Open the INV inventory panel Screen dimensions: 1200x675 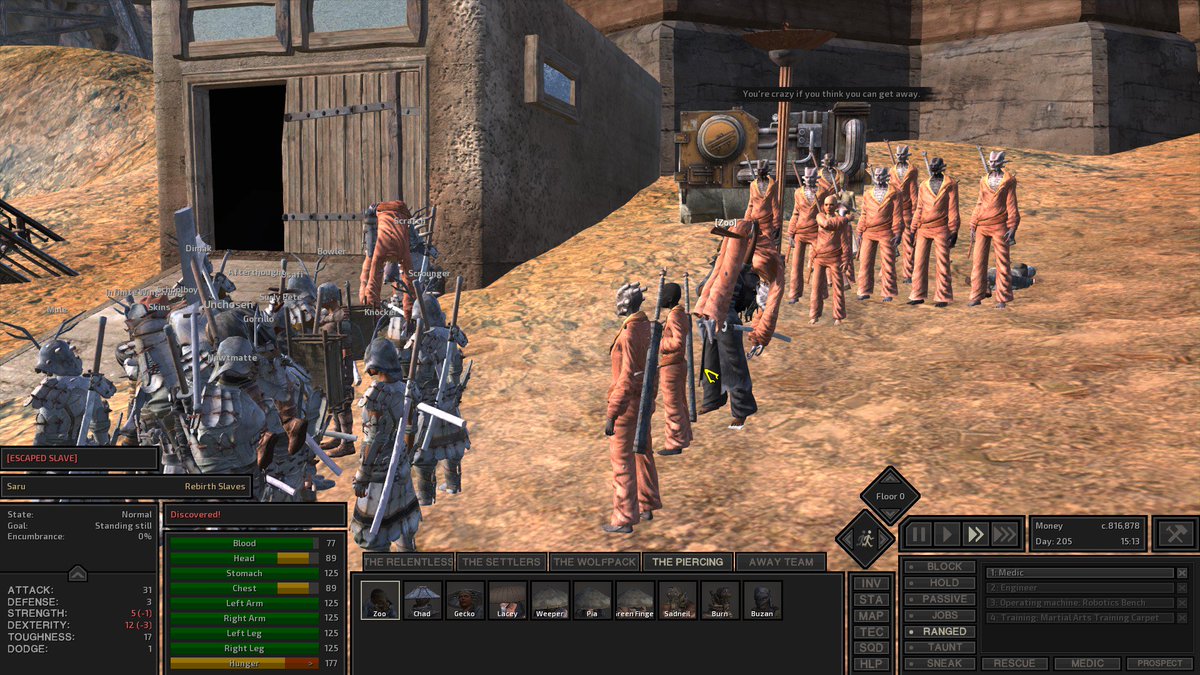871,583
